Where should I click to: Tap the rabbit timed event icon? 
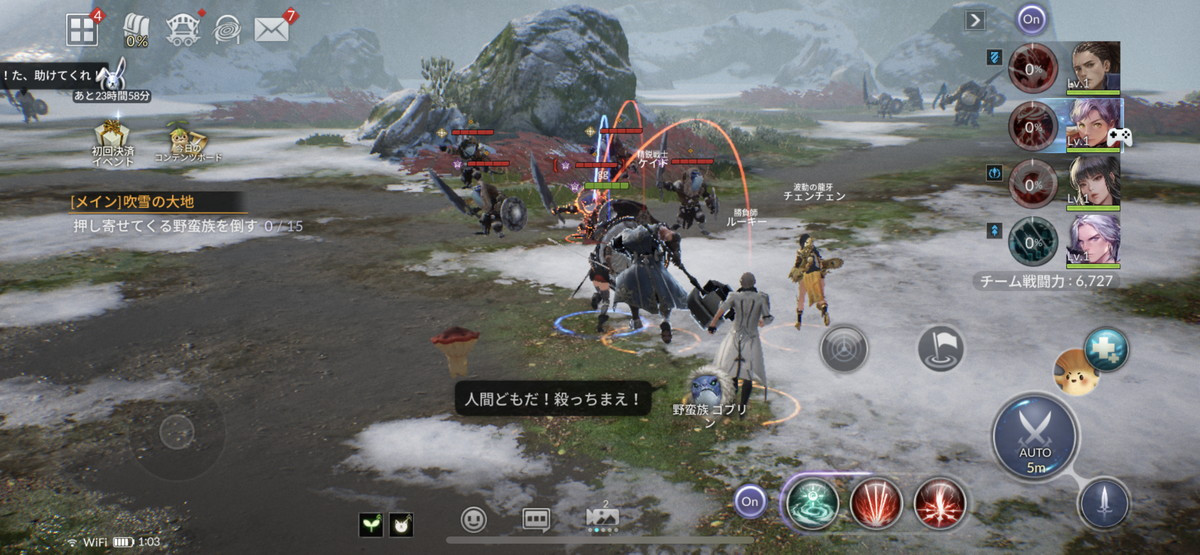pos(109,73)
